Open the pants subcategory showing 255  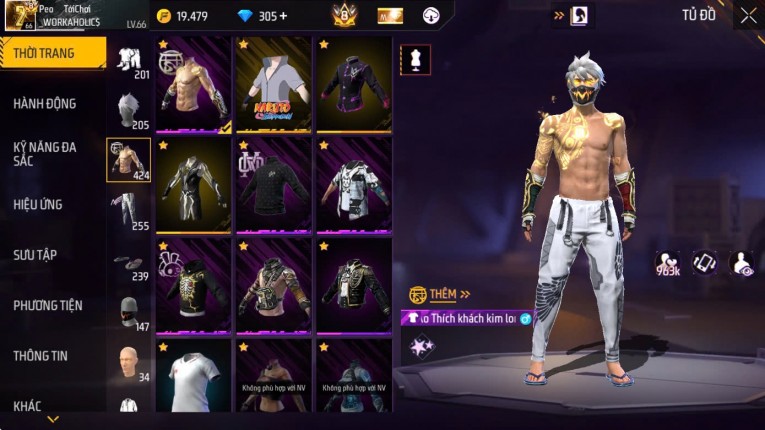(x=128, y=210)
